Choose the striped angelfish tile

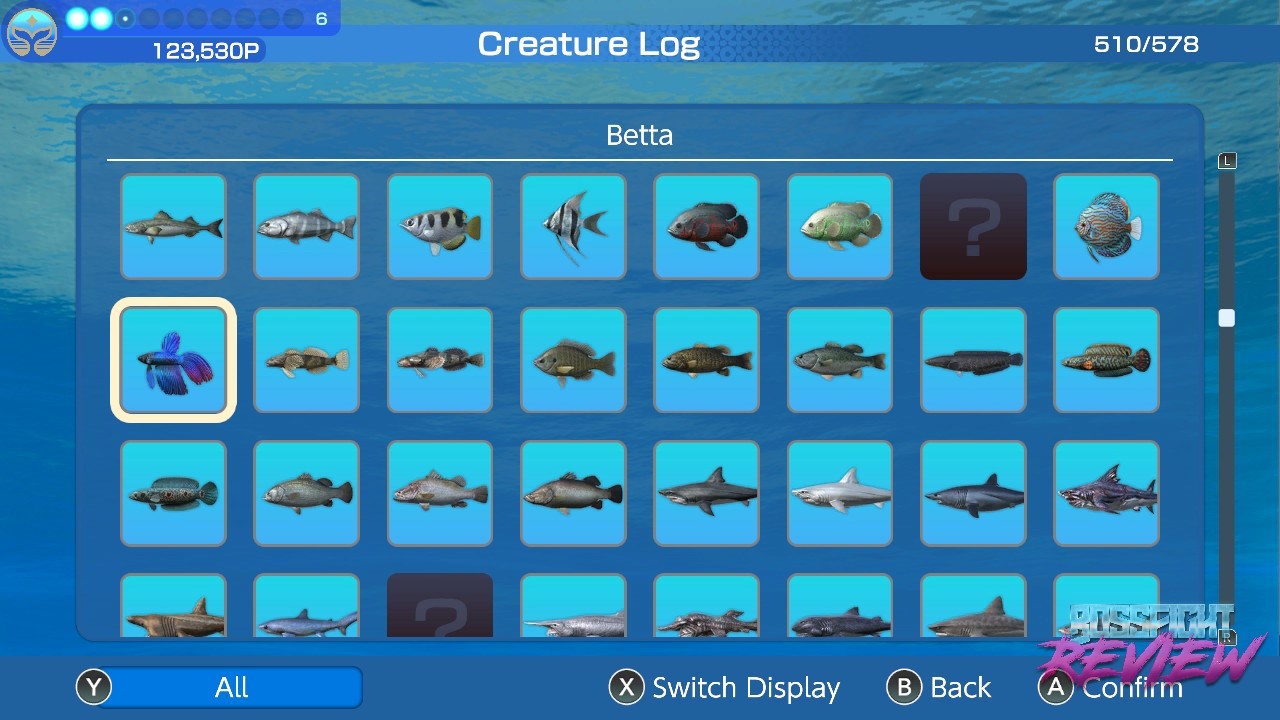(x=573, y=227)
